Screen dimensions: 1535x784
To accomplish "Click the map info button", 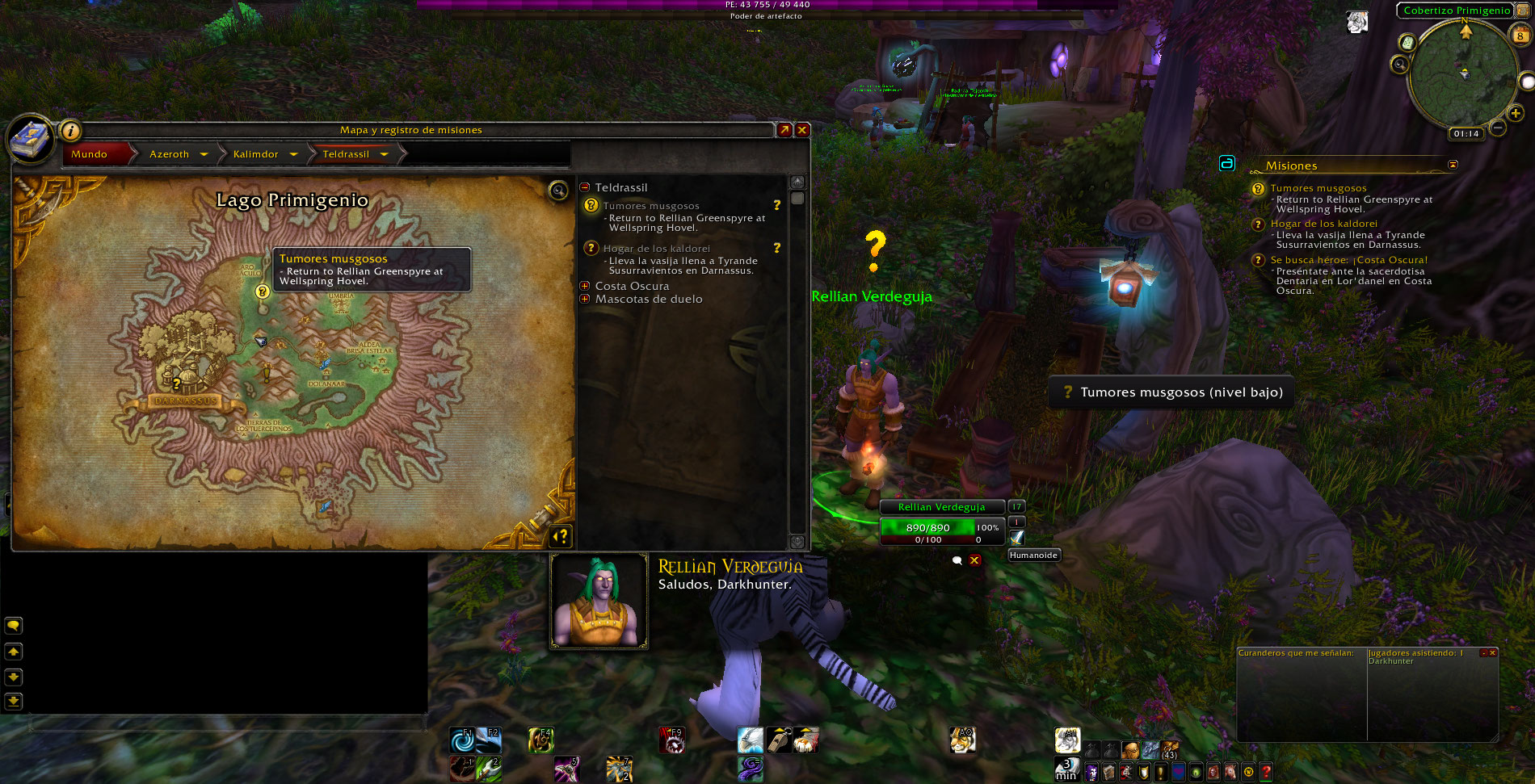I will coord(71,130).
